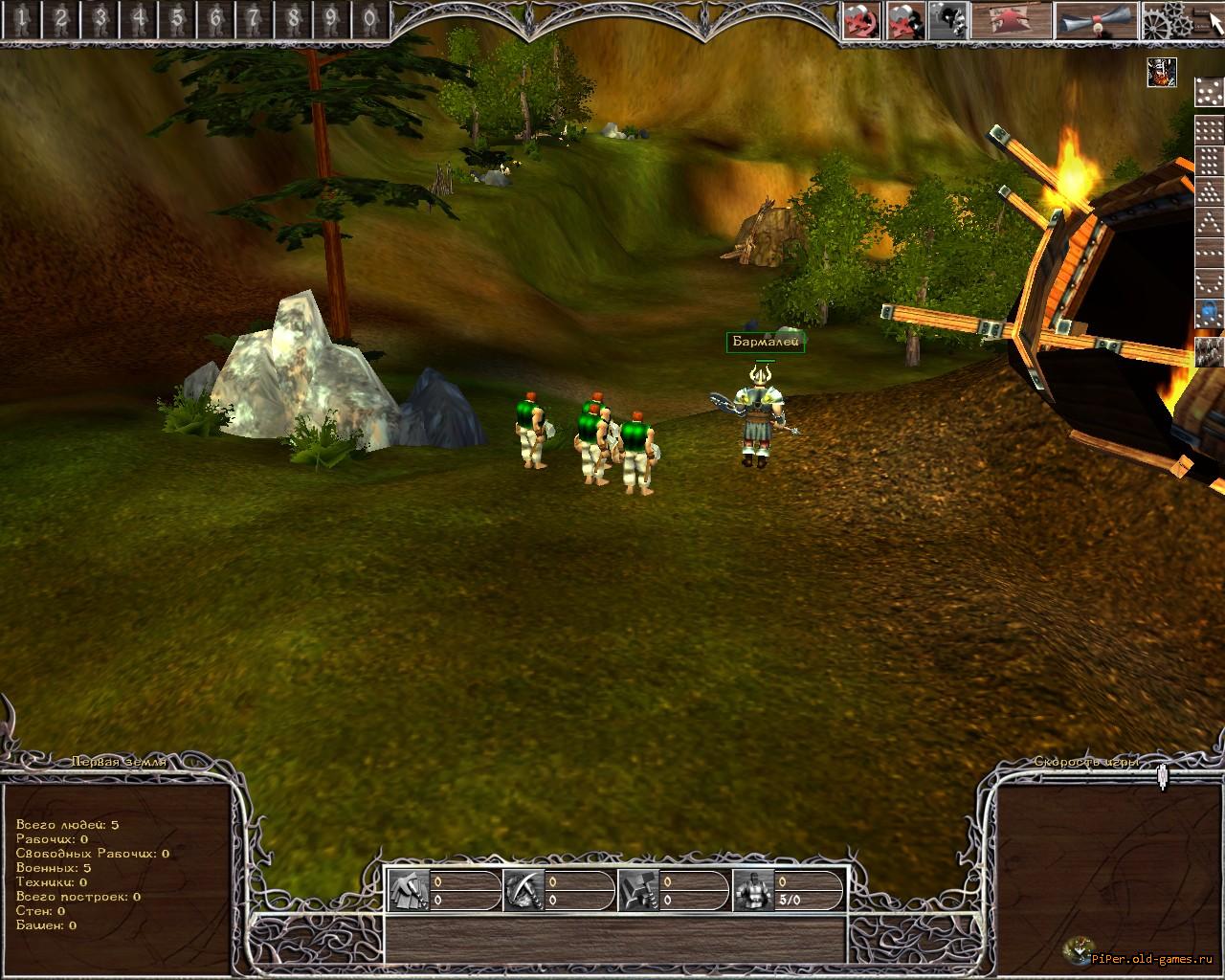Click the red figure with circular arrow icon
Image resolution: width=1225 pixels, height=980 pixels.
pyautogui.click(x=861, y=20)
